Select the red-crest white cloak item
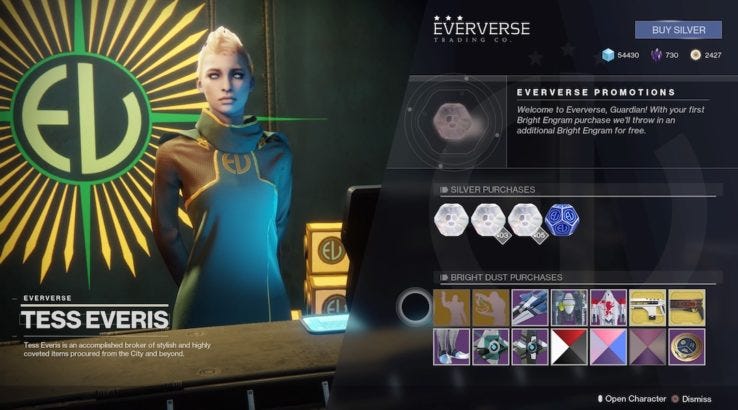The width and height of the screenshot is (738, 410). (x=607, y=306)
